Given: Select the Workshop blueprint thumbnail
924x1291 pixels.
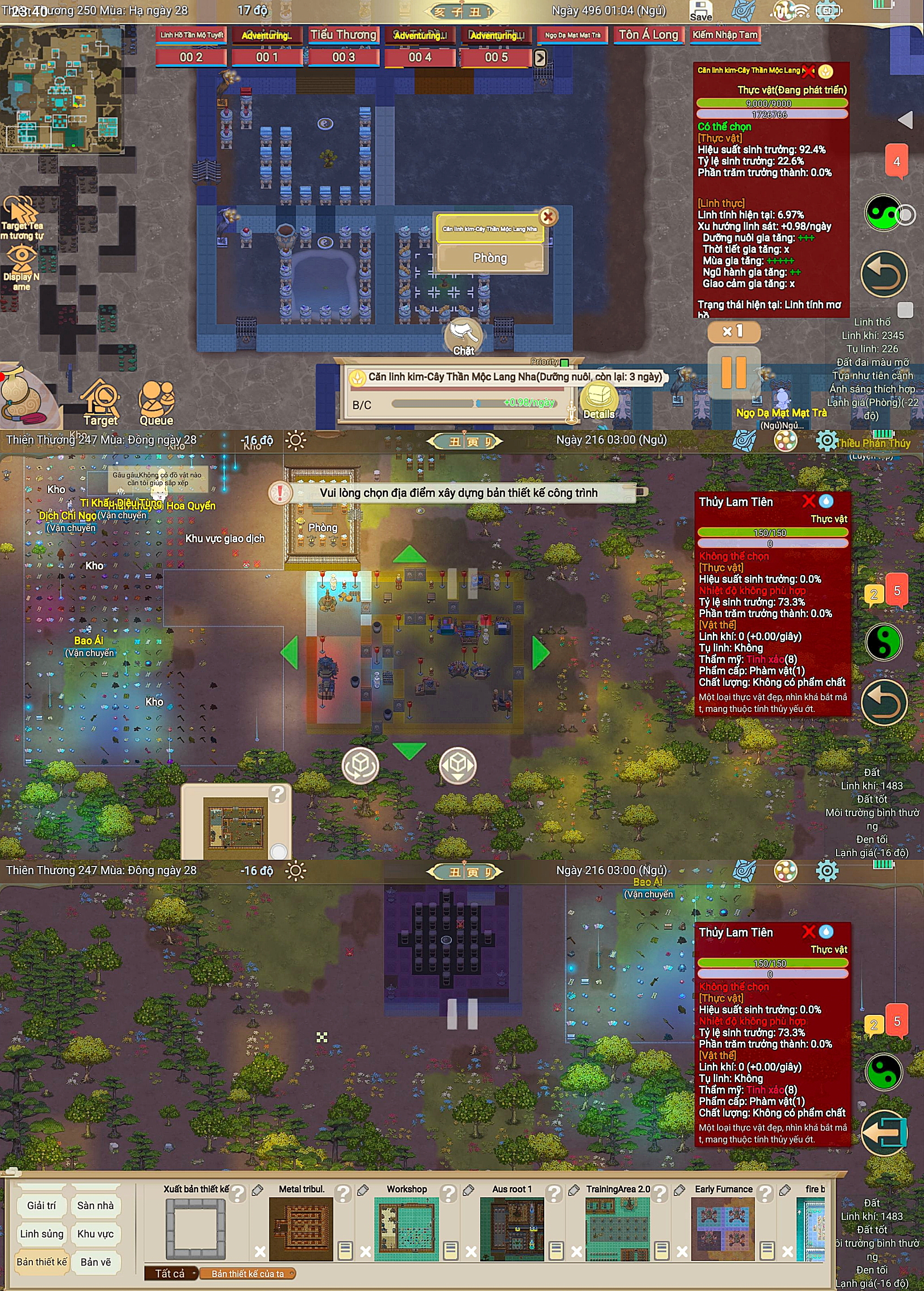Looking at the screenshot, I should tap(406, 1228).
